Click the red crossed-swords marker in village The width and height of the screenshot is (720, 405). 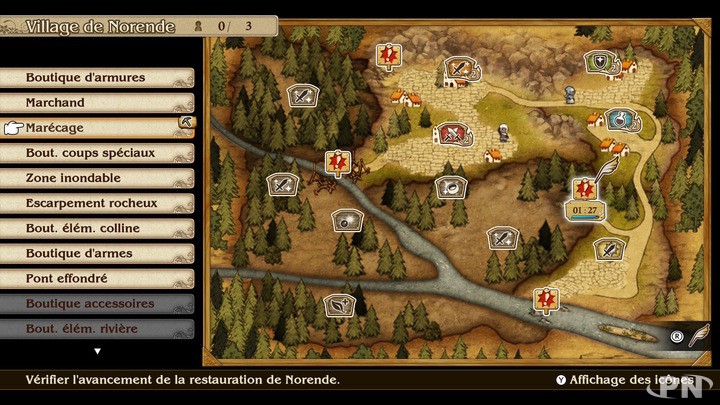click(452, 132)
